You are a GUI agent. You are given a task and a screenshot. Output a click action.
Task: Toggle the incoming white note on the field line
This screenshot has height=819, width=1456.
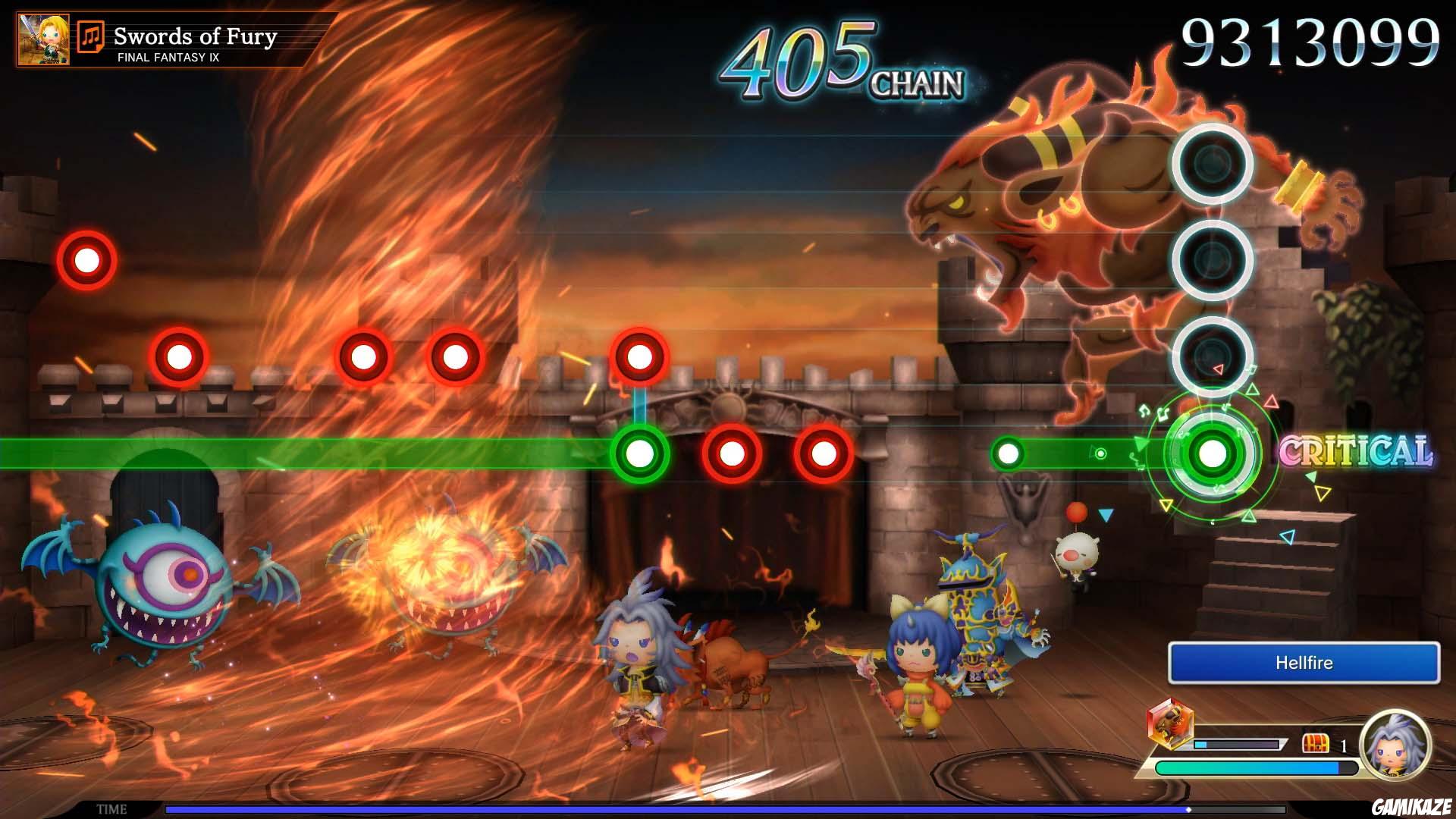1009,453
